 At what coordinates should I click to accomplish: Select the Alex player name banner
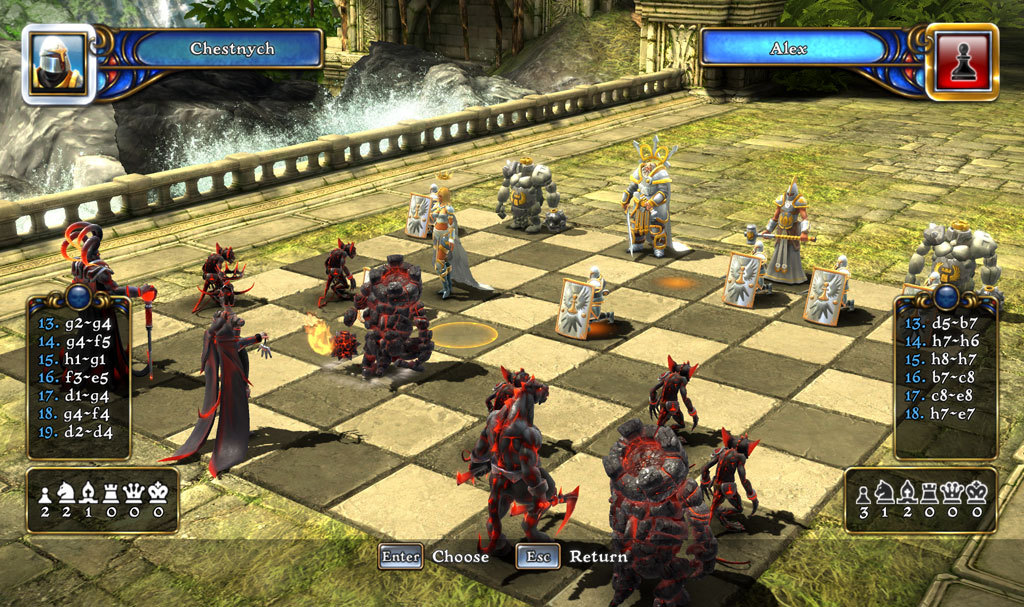pyautogui.click(x=789, y=48)
